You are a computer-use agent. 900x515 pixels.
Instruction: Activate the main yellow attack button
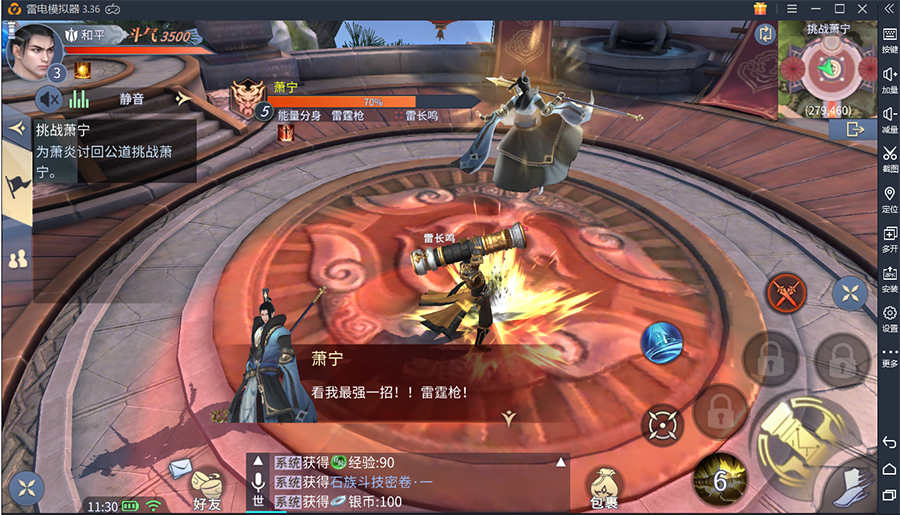click(x=800, y=436)
